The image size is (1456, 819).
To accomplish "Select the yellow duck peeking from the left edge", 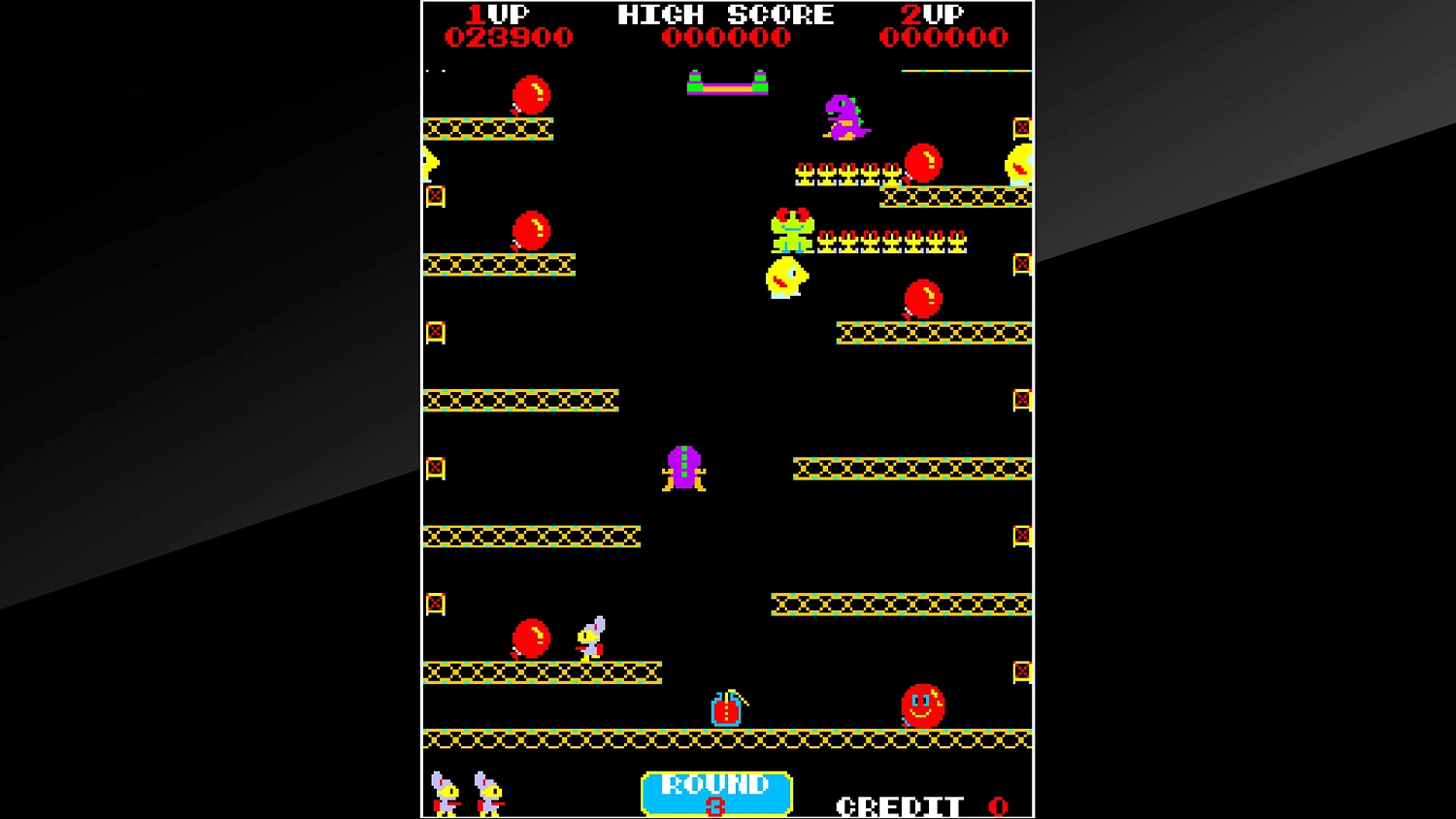I will (430, 163).
